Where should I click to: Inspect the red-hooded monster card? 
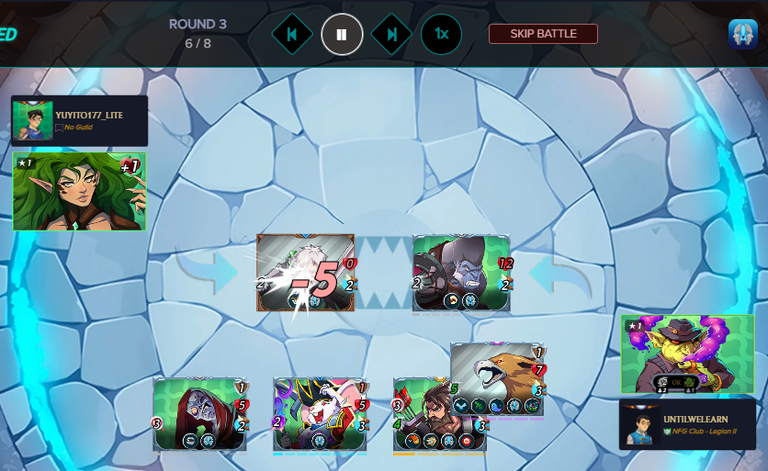pyautogui.click(x=200, y=412)
